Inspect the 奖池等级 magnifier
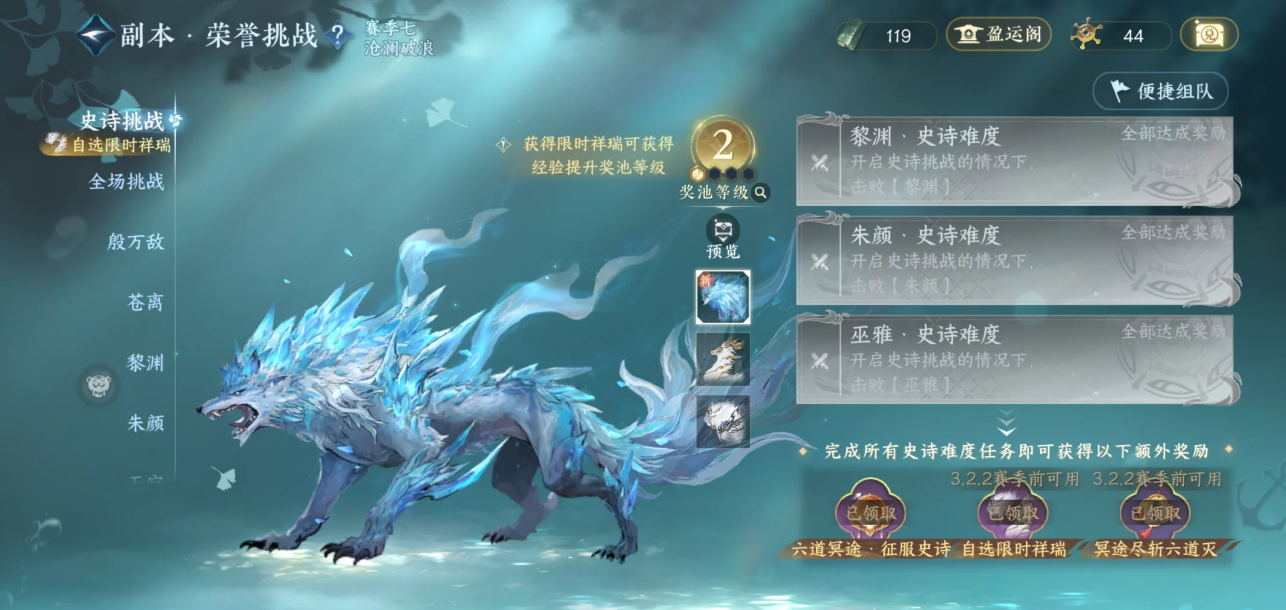1286x610 pixels. click(x=761, y=193)
